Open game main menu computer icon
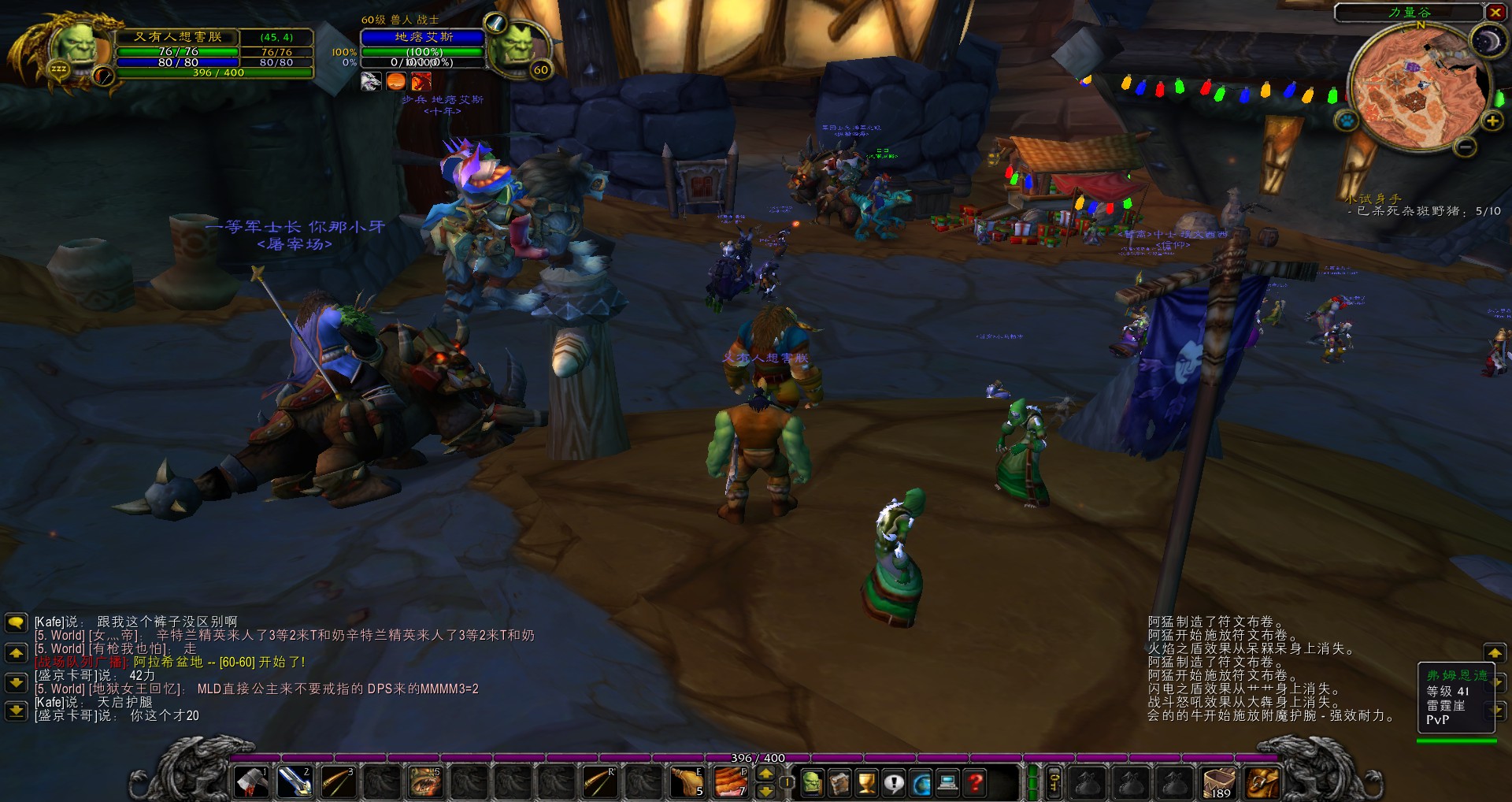The height and width of the screenshot is (802, 1512). (x=947, y=783)
